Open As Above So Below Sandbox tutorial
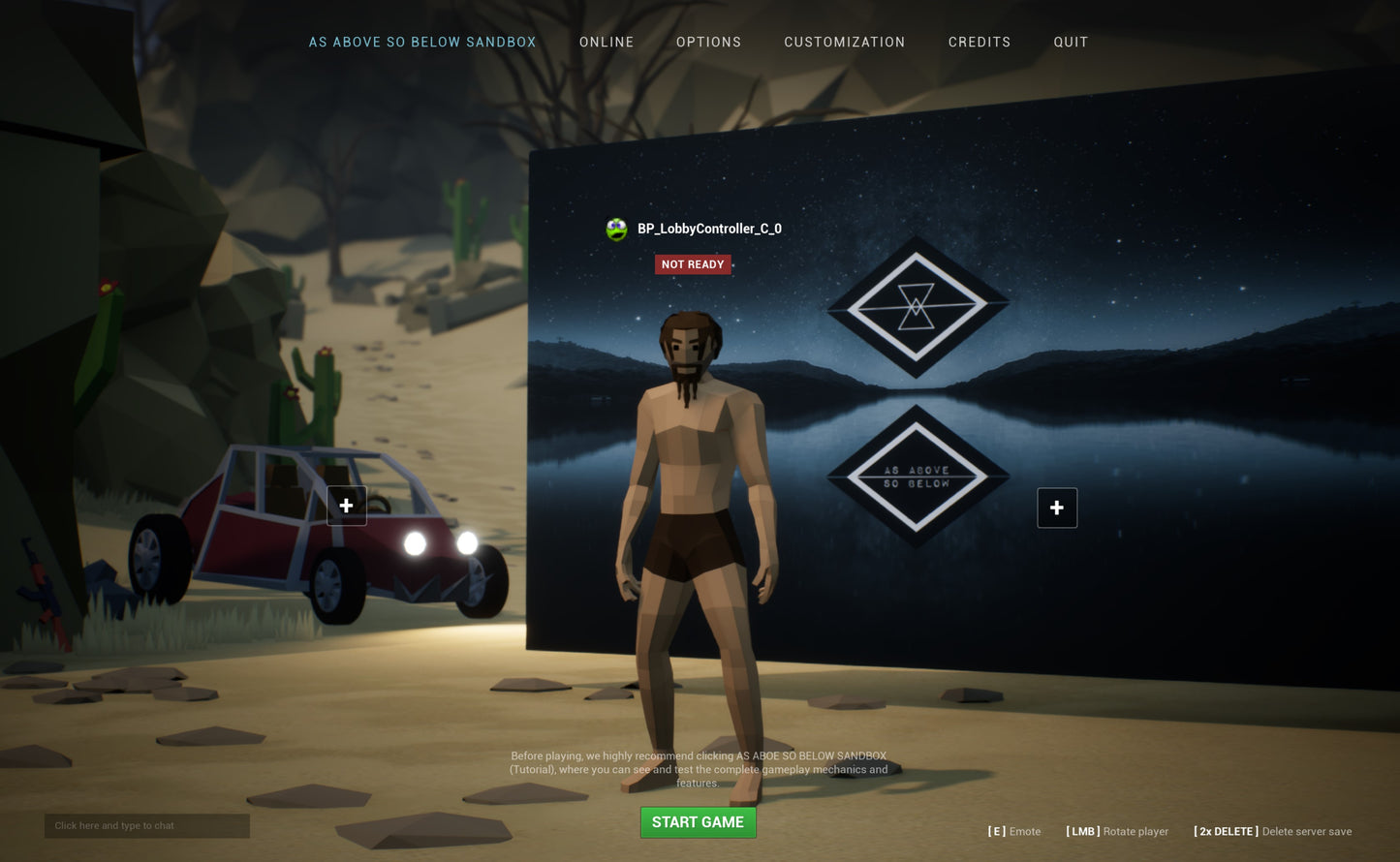The height and width of the screenshot is (862, 1400). (421, 43)
